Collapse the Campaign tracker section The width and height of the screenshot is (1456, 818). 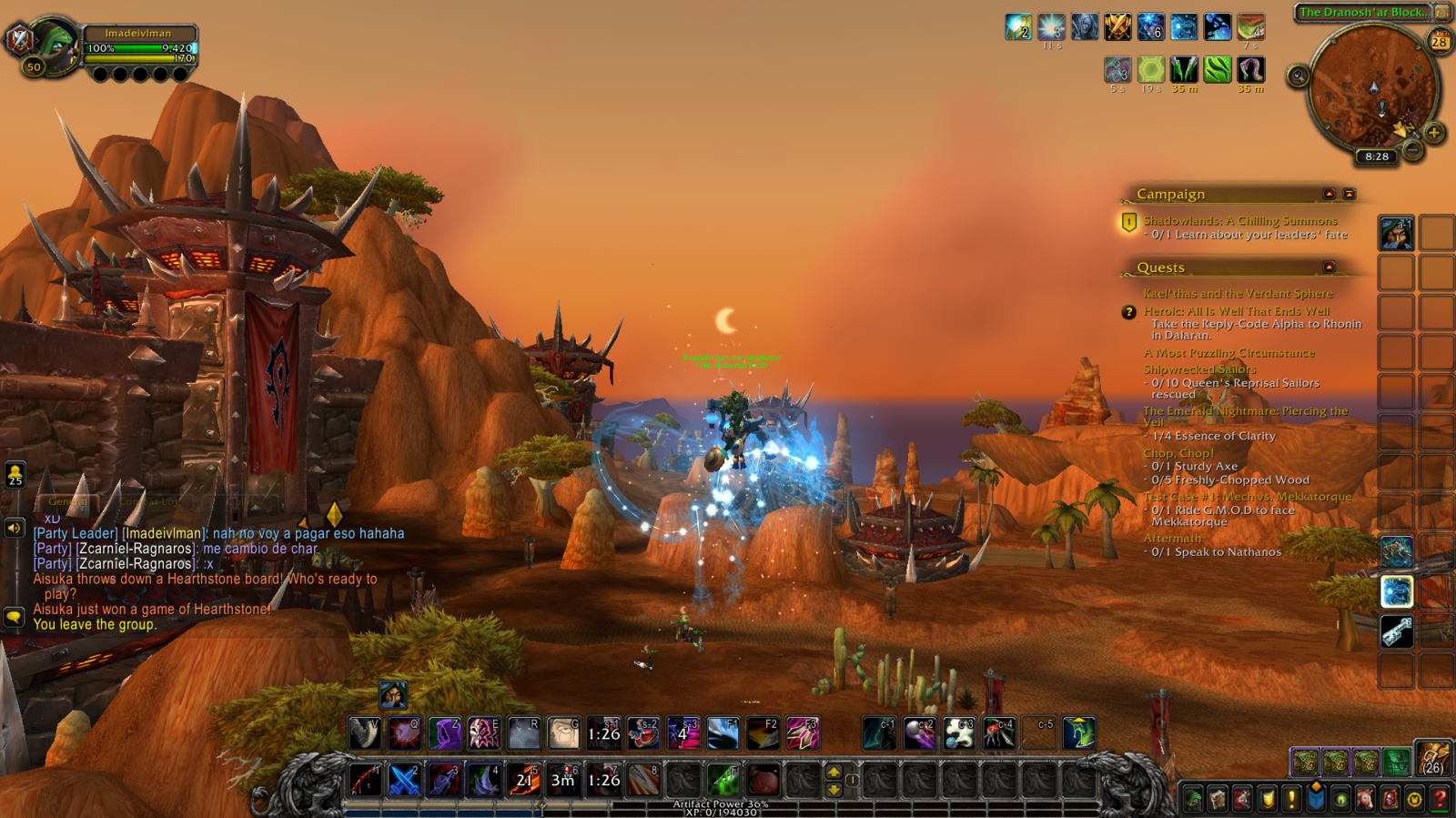coord(1329,194)
